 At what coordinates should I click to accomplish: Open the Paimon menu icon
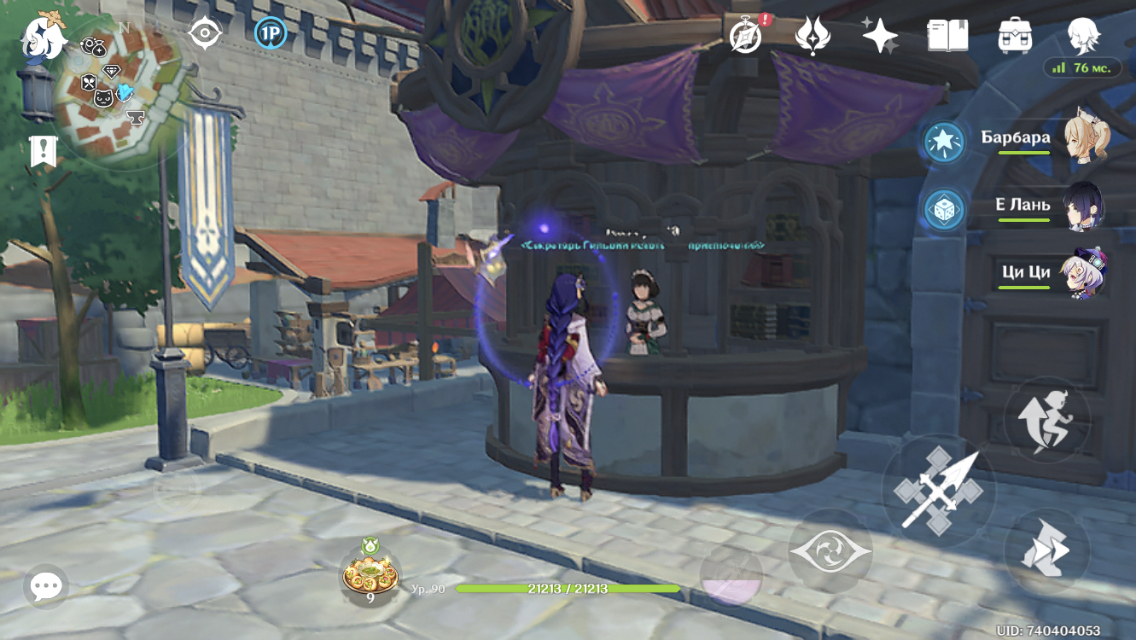coord(44,38)
